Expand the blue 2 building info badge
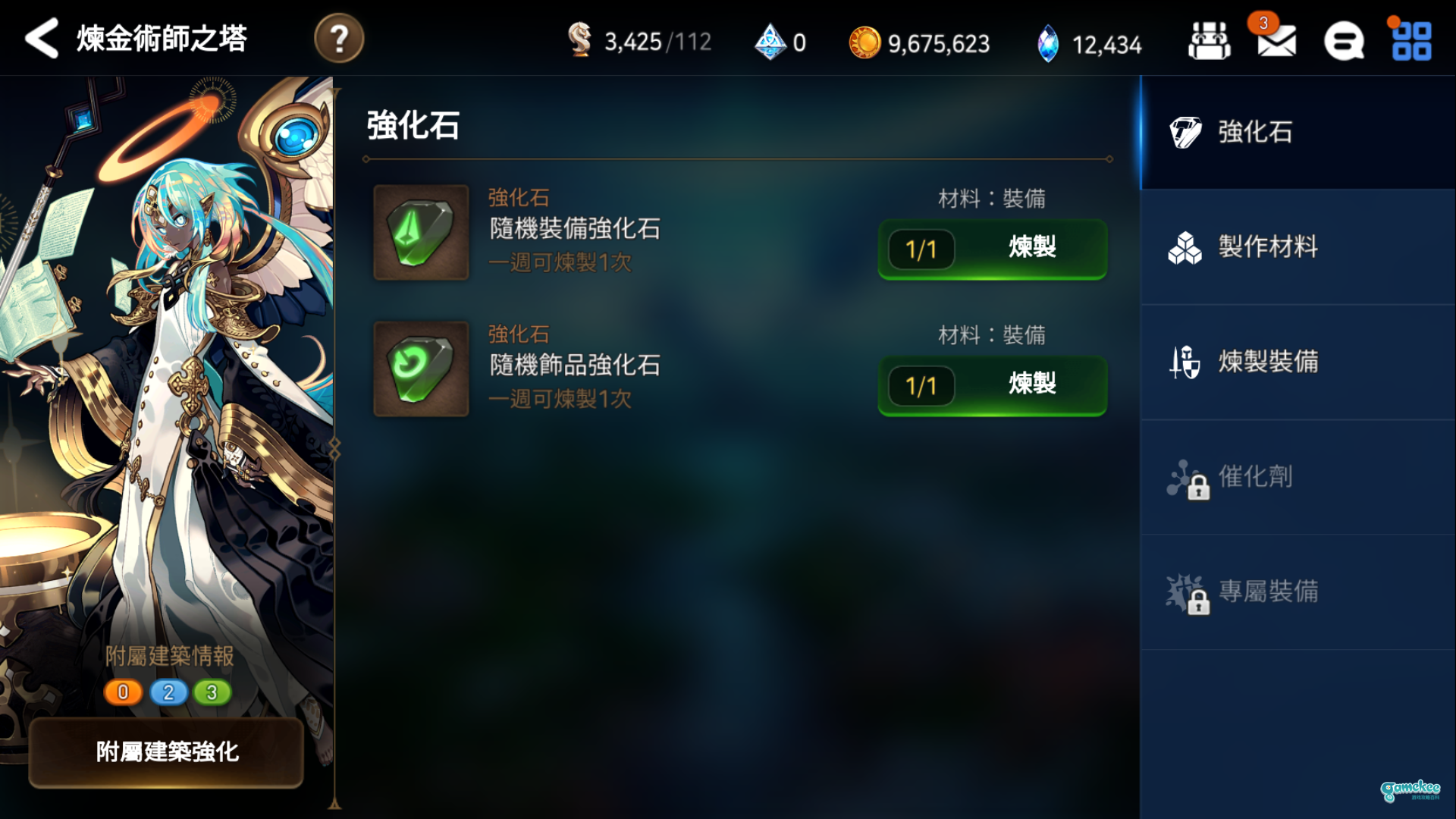The image size is (1456, 819). [x=168, y=692]
